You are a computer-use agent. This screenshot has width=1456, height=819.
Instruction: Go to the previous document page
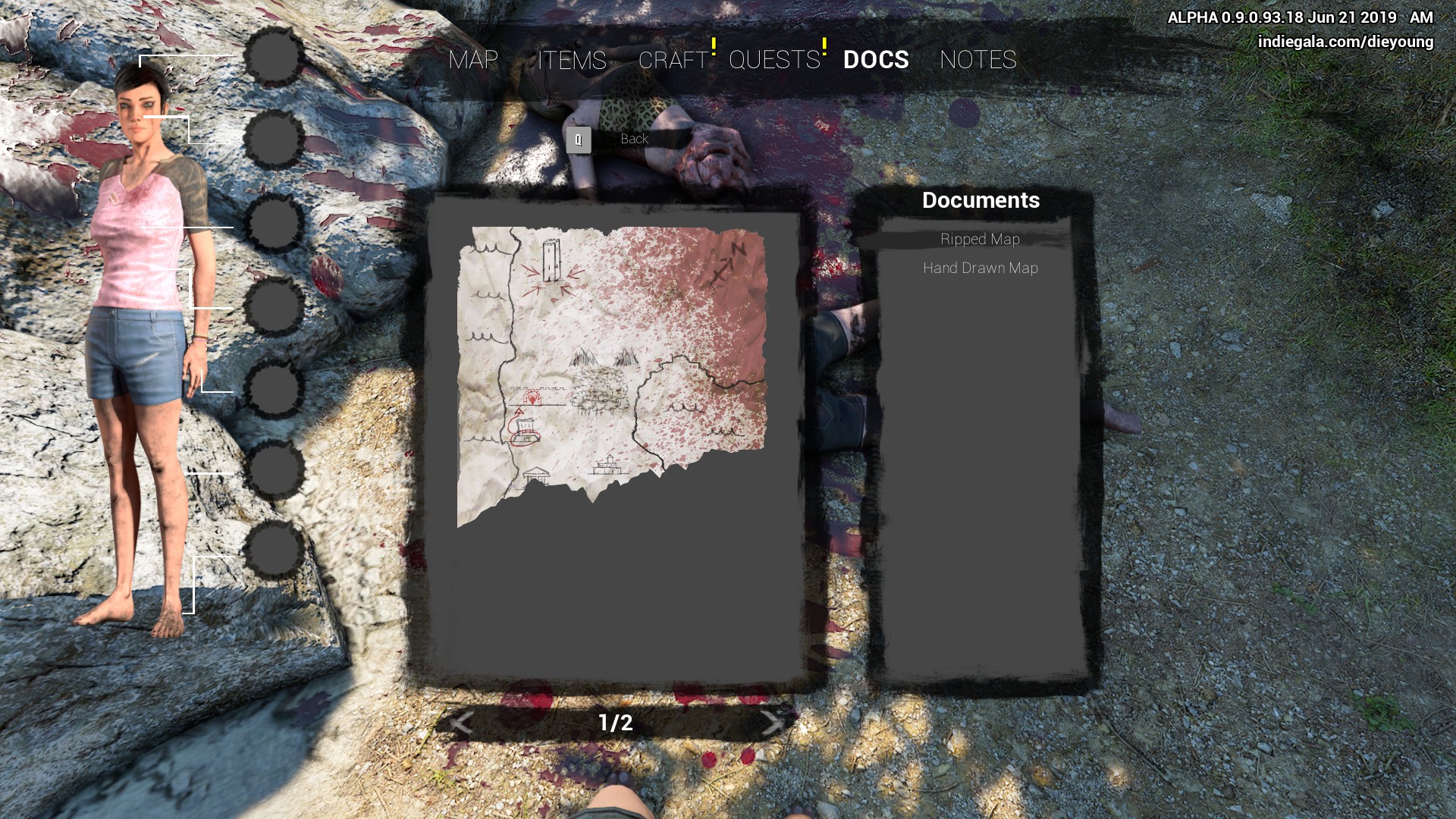click(x=461, y=723)
